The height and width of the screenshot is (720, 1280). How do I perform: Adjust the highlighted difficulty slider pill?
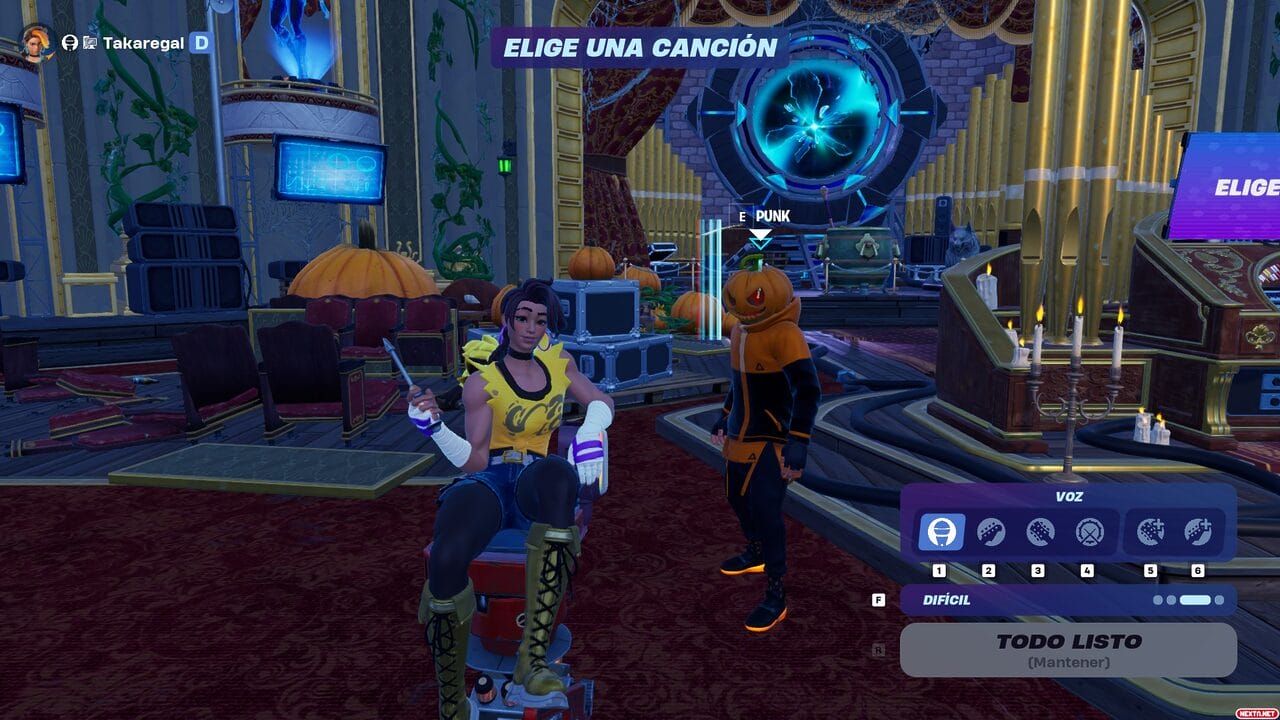(1194, 599)
